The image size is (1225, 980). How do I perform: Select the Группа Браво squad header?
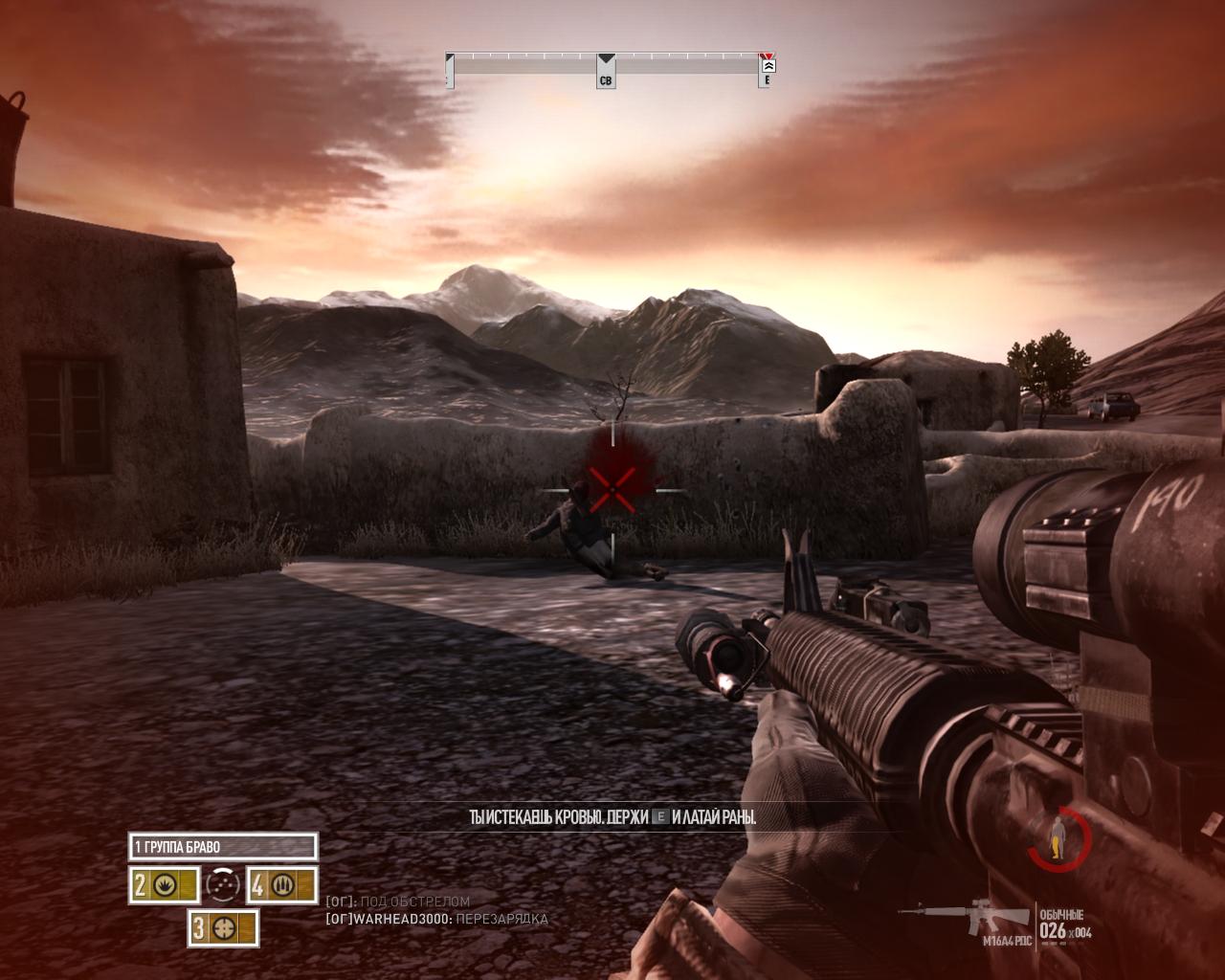pos(222,847)
